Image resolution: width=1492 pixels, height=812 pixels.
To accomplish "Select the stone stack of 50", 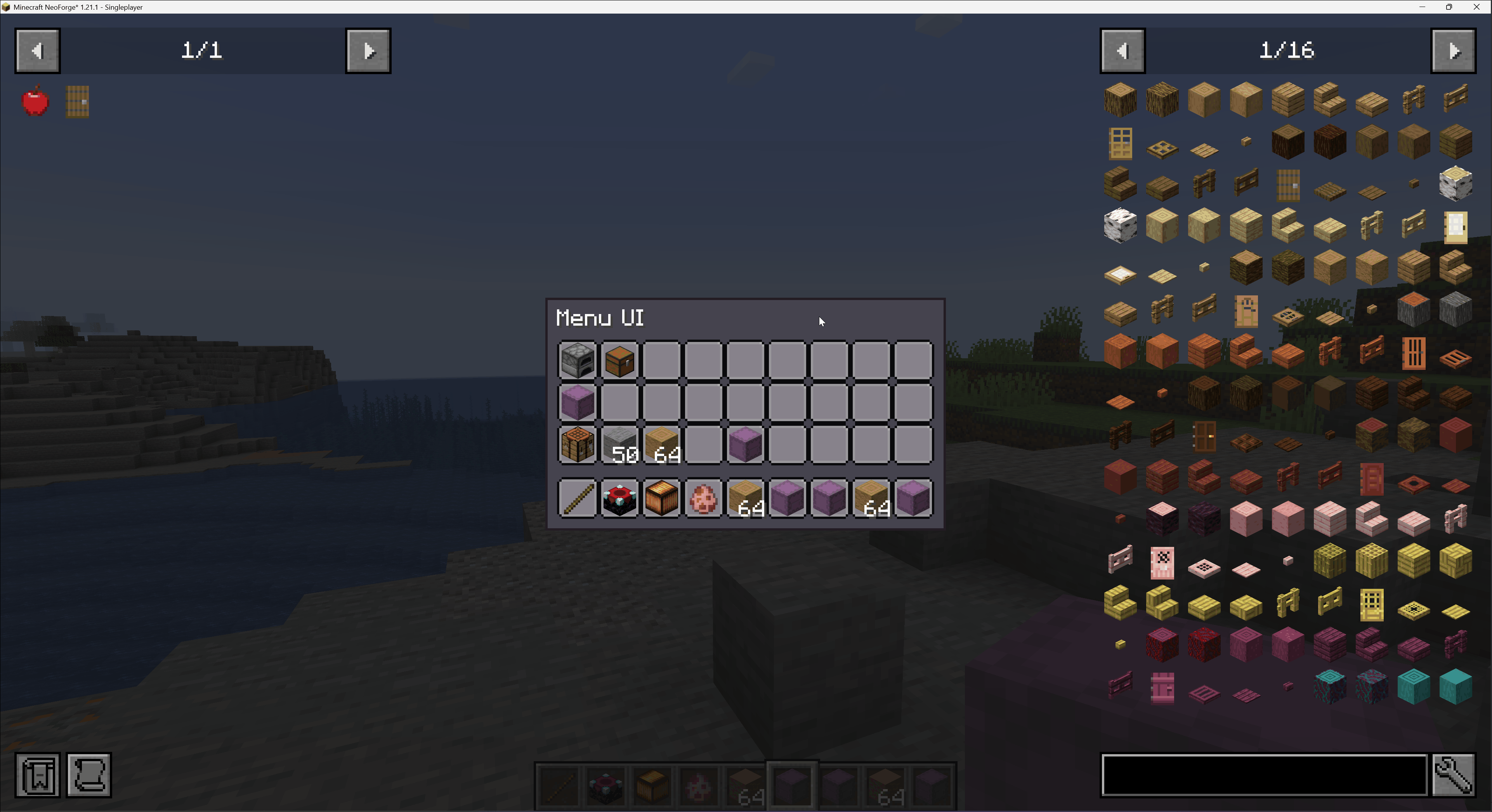I will click(619, 444).
